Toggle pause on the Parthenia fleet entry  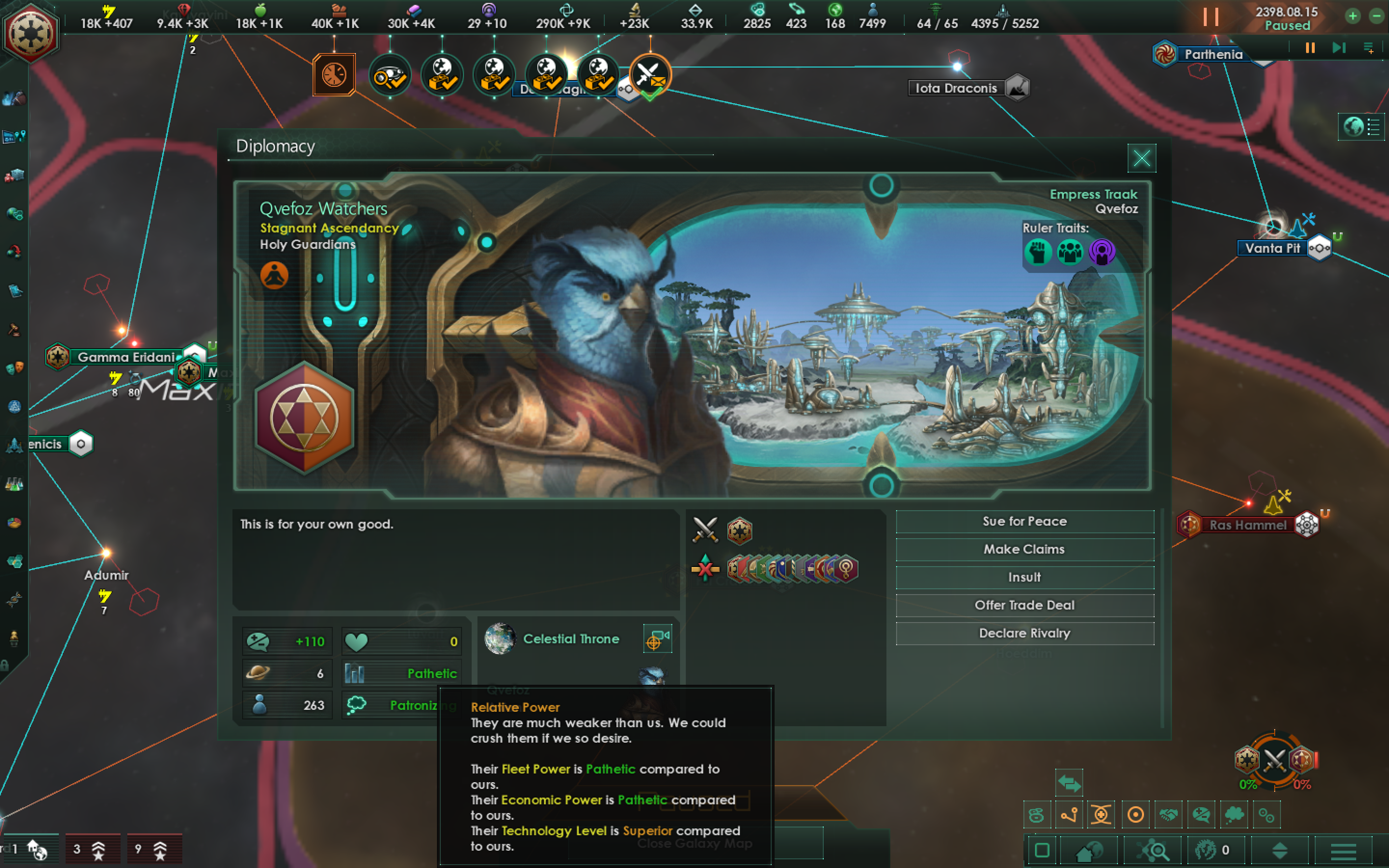(1309, 48)
